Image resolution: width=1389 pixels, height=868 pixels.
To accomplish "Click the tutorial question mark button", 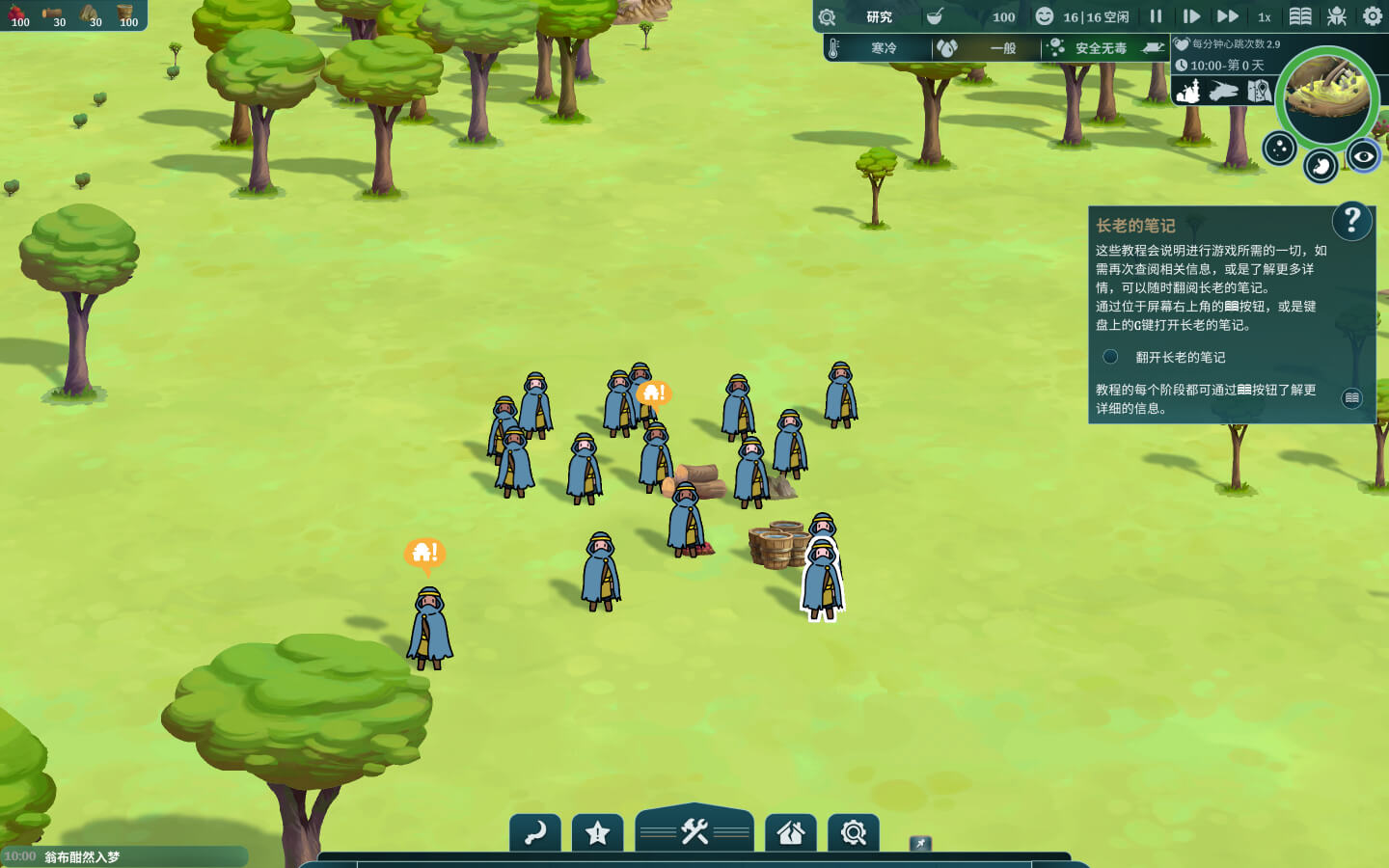I will 1351,221.
